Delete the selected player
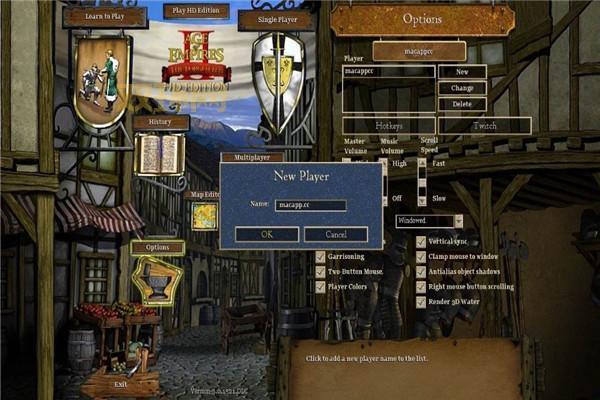600x400 pixels. (x=462, y=104)
